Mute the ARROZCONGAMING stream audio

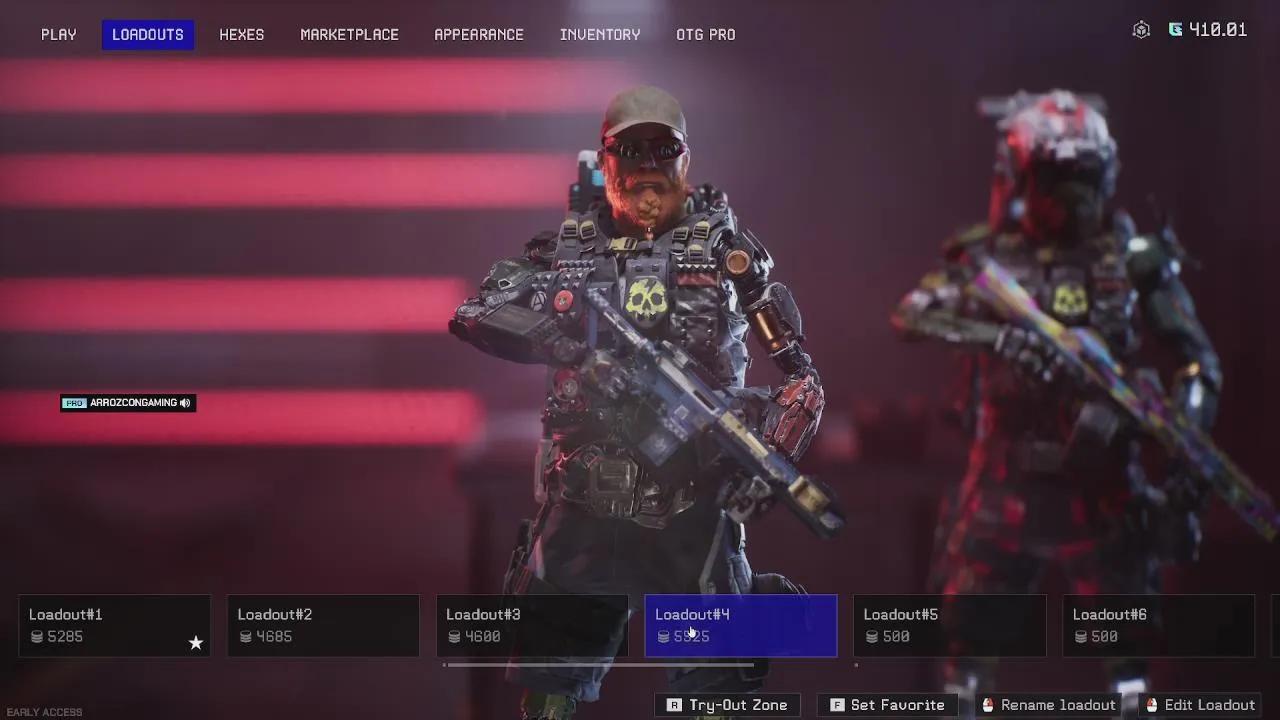[184, 403]
